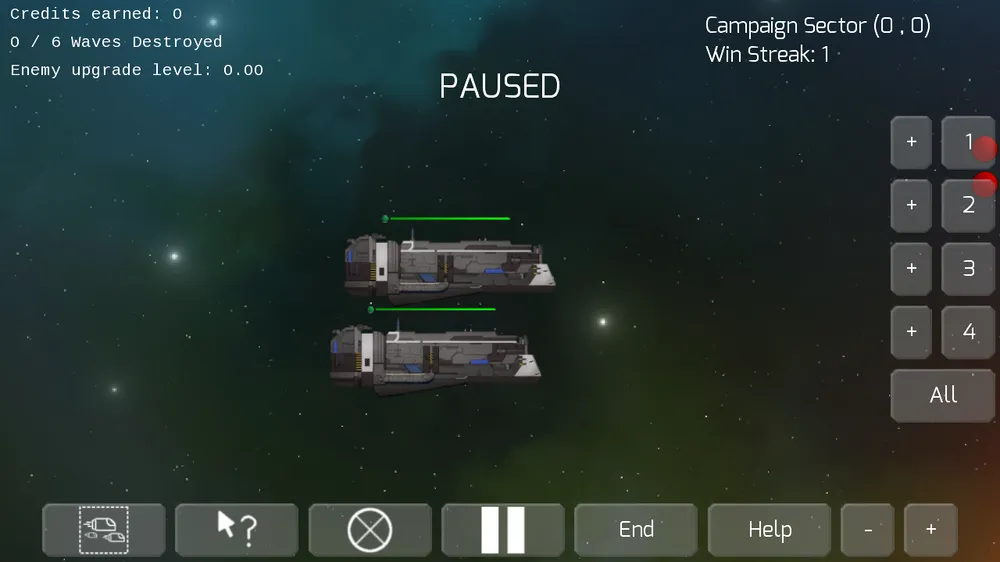1000x562 pixels.
Task: Add selection to group 1 with plus
Action: pyautogui.click(x=911, y=143)
